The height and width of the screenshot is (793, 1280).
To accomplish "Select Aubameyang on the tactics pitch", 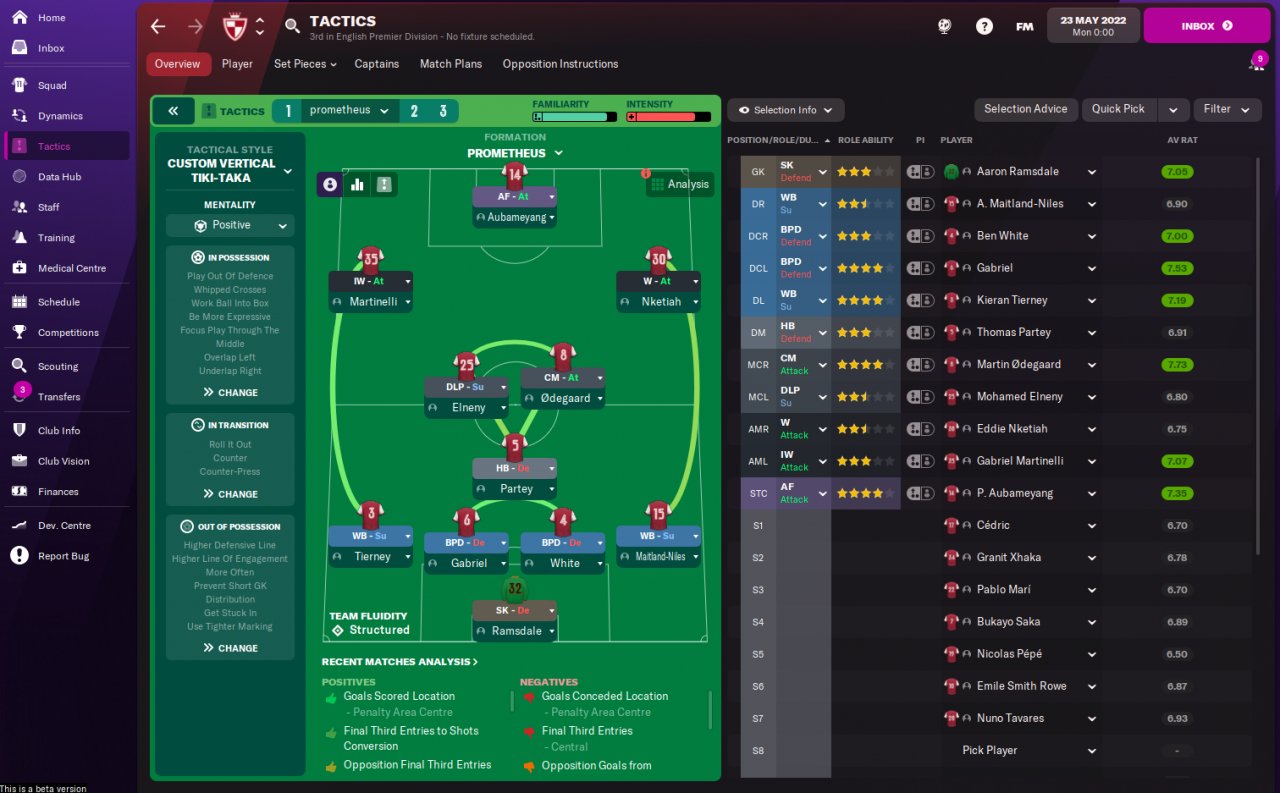I will [x=514, y=217].
